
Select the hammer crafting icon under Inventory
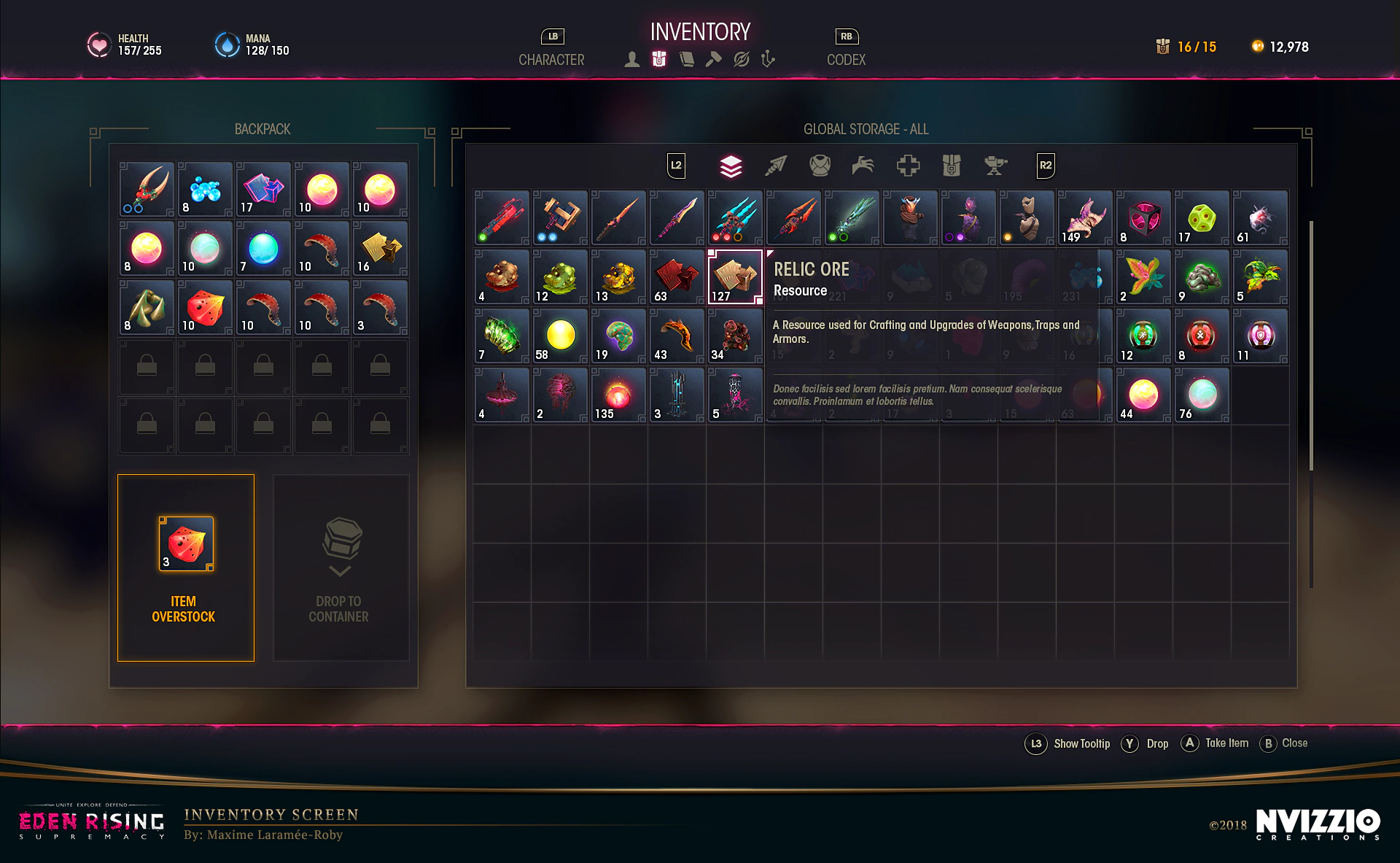tap(713, 59)
